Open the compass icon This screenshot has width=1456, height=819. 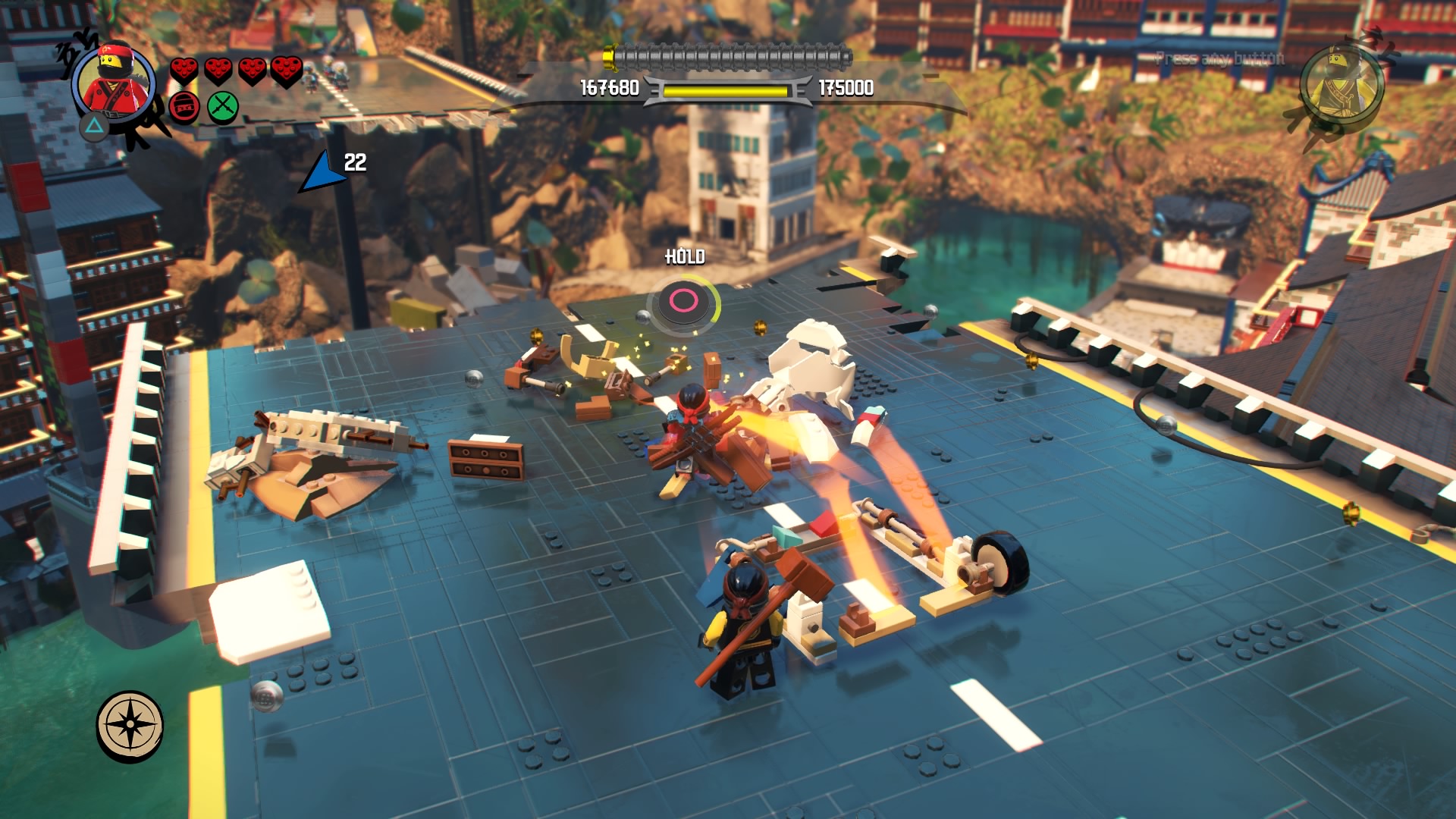(x=130, y=726)
